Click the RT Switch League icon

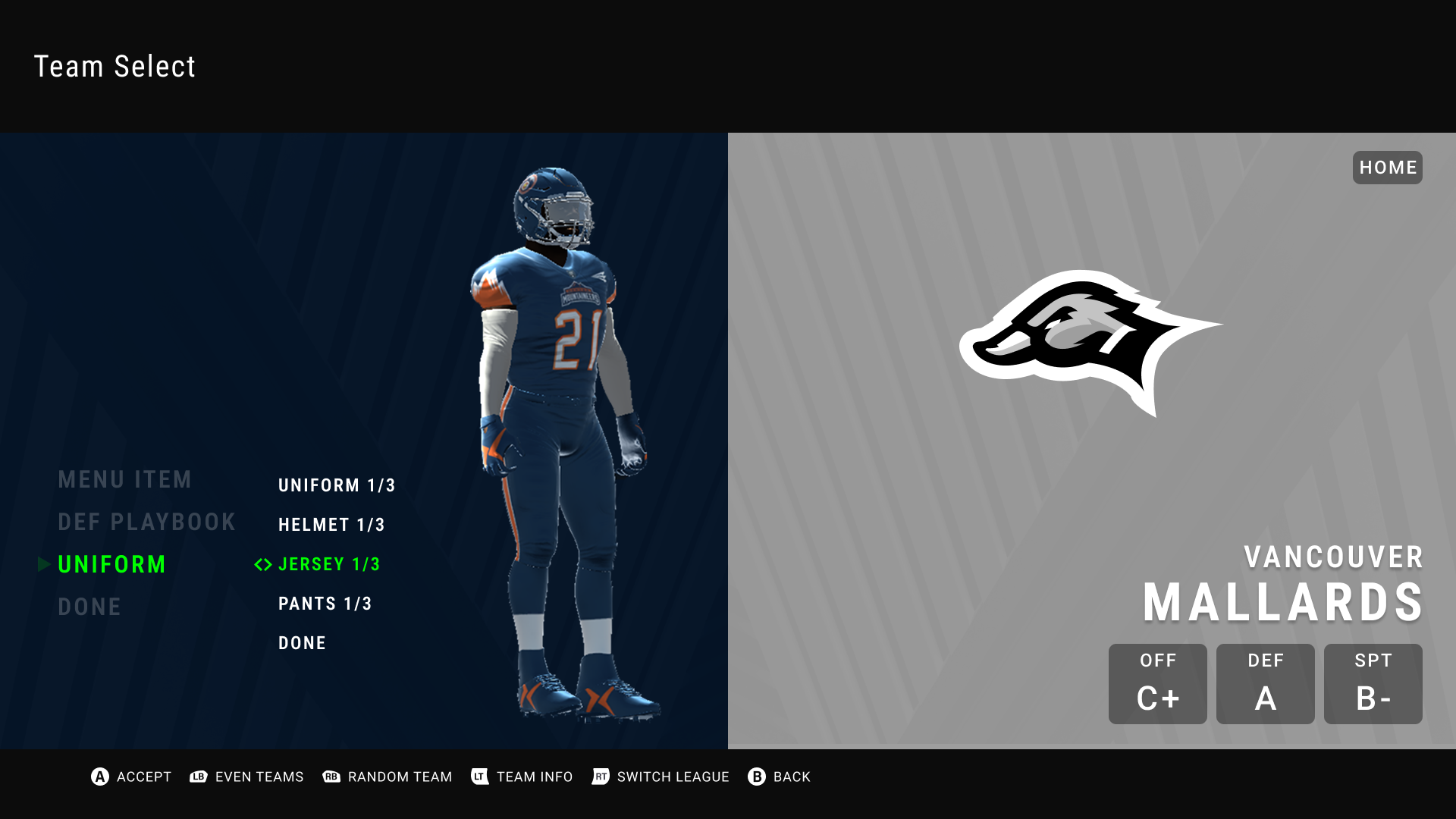[599, 777]
